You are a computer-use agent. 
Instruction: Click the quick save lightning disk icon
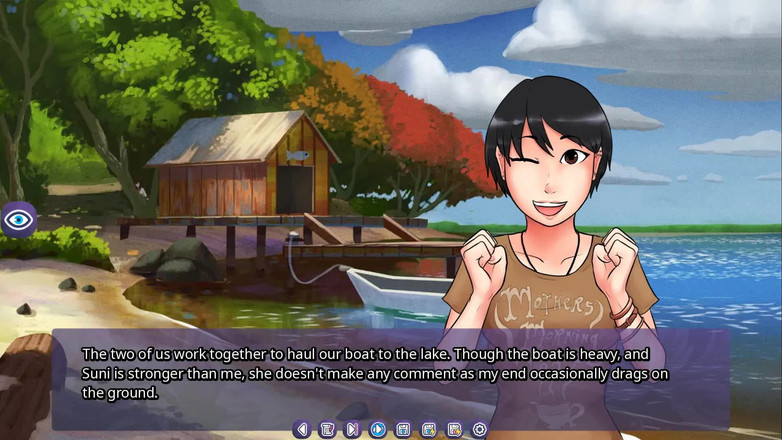point(428,429)
